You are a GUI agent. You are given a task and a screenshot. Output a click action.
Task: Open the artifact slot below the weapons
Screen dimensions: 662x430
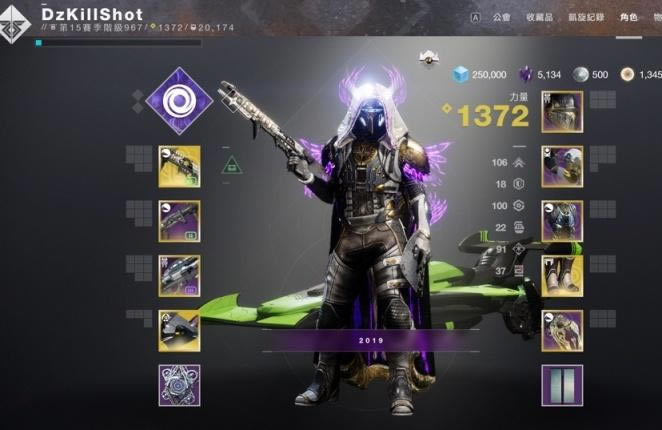tap(179, 385)
